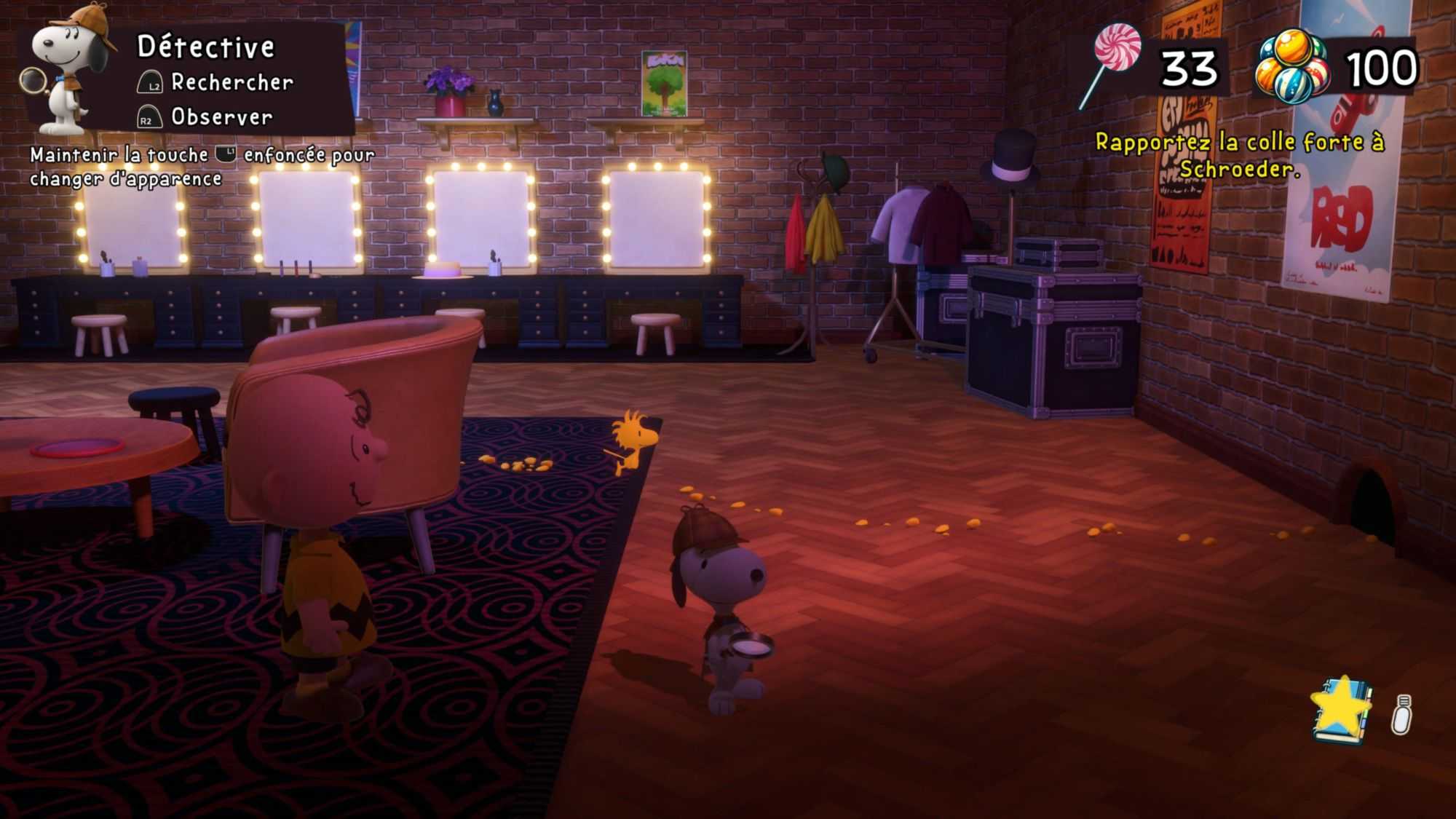Open the star notebook journal
Viewport: 1456px width, 819px height.
pyautogui.click(x=1342, y=711)
